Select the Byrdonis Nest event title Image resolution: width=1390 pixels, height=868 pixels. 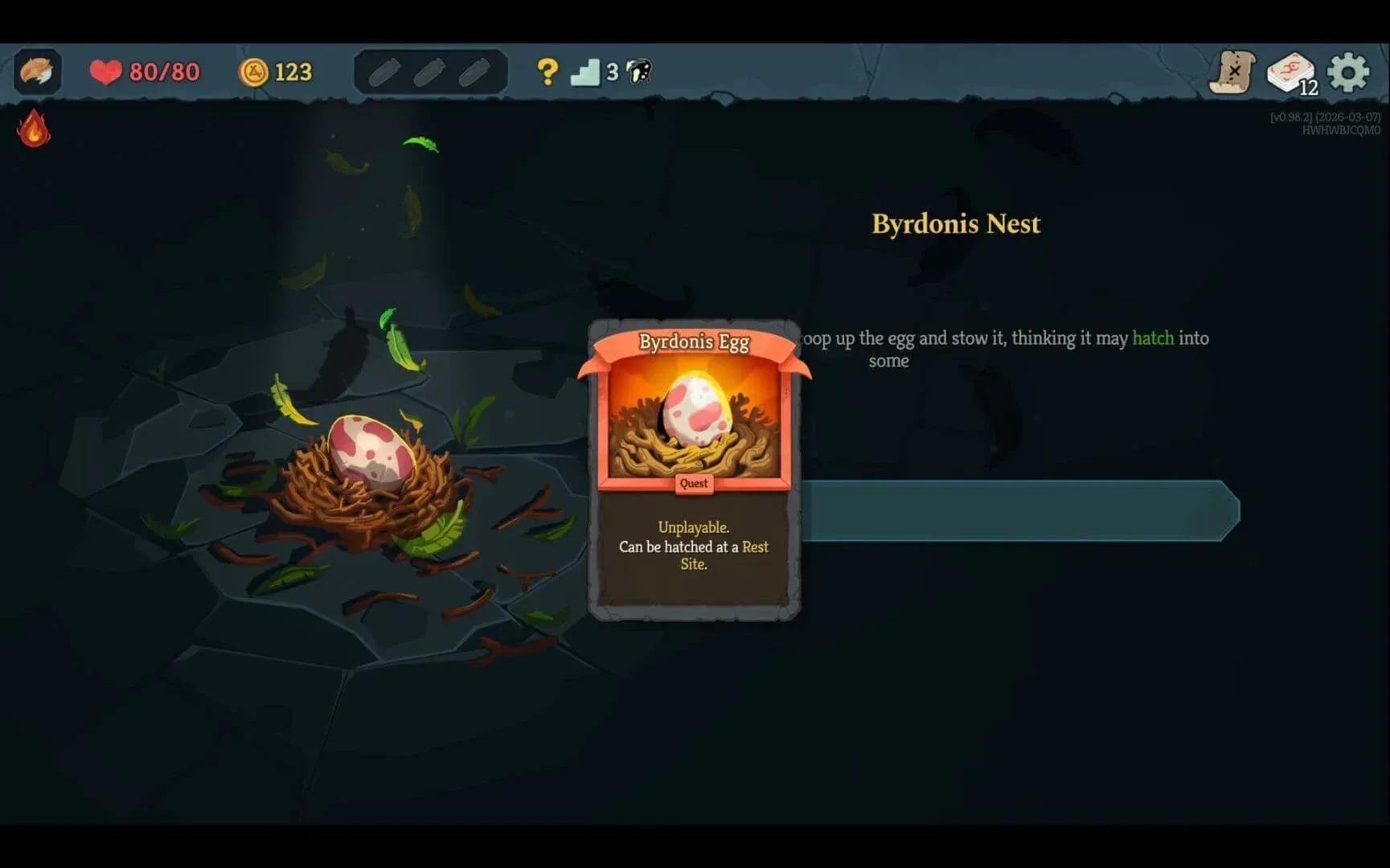(955, 223)
